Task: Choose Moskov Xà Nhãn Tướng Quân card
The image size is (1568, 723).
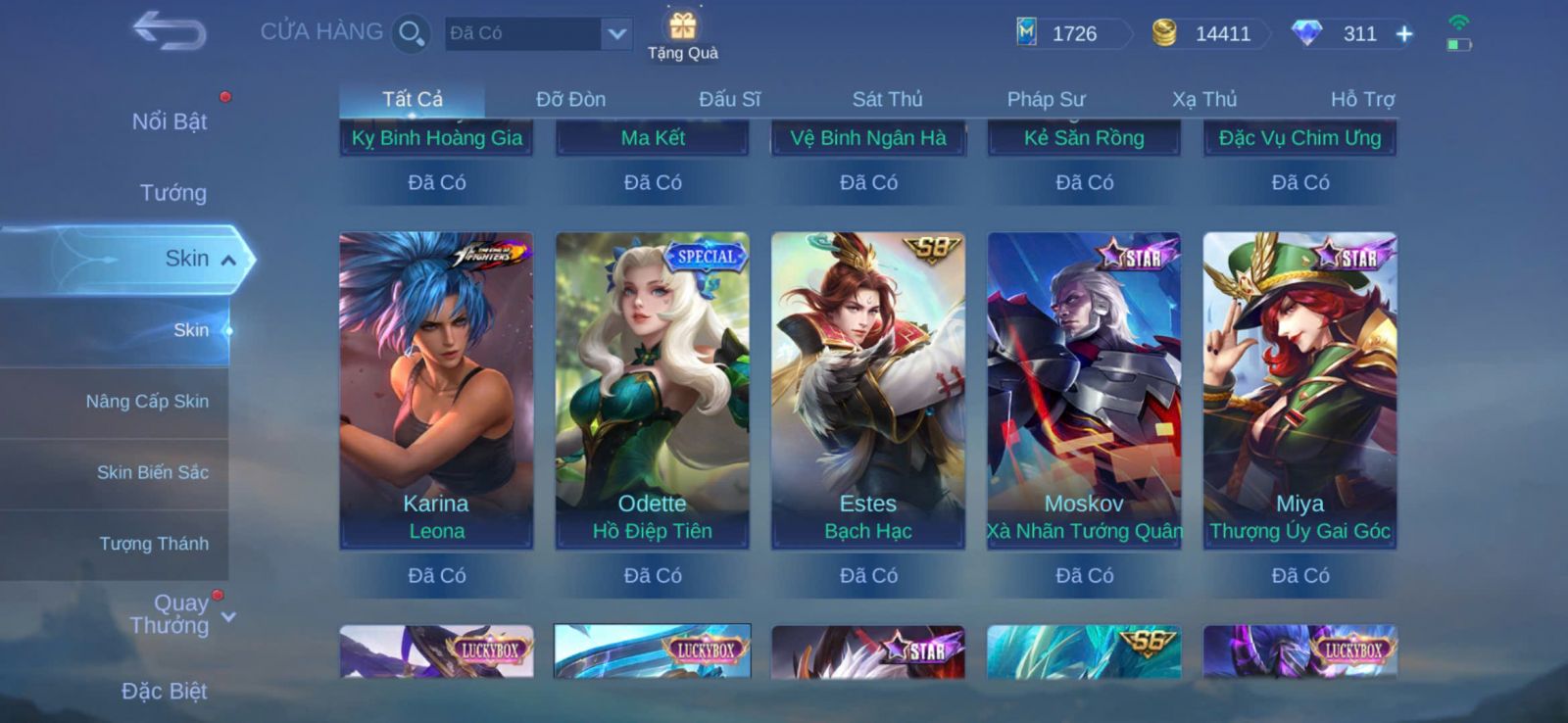Action: coord(1084,390)
